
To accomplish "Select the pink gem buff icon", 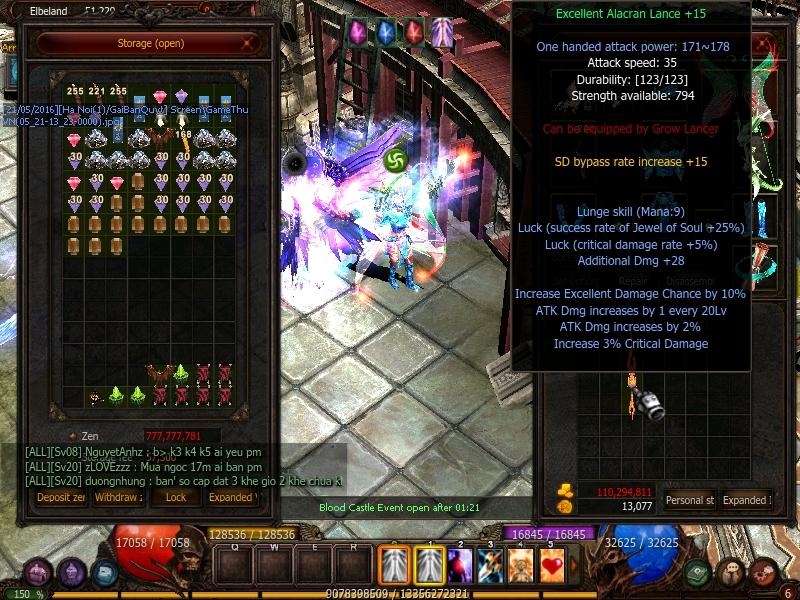I will tap(357, 32).
